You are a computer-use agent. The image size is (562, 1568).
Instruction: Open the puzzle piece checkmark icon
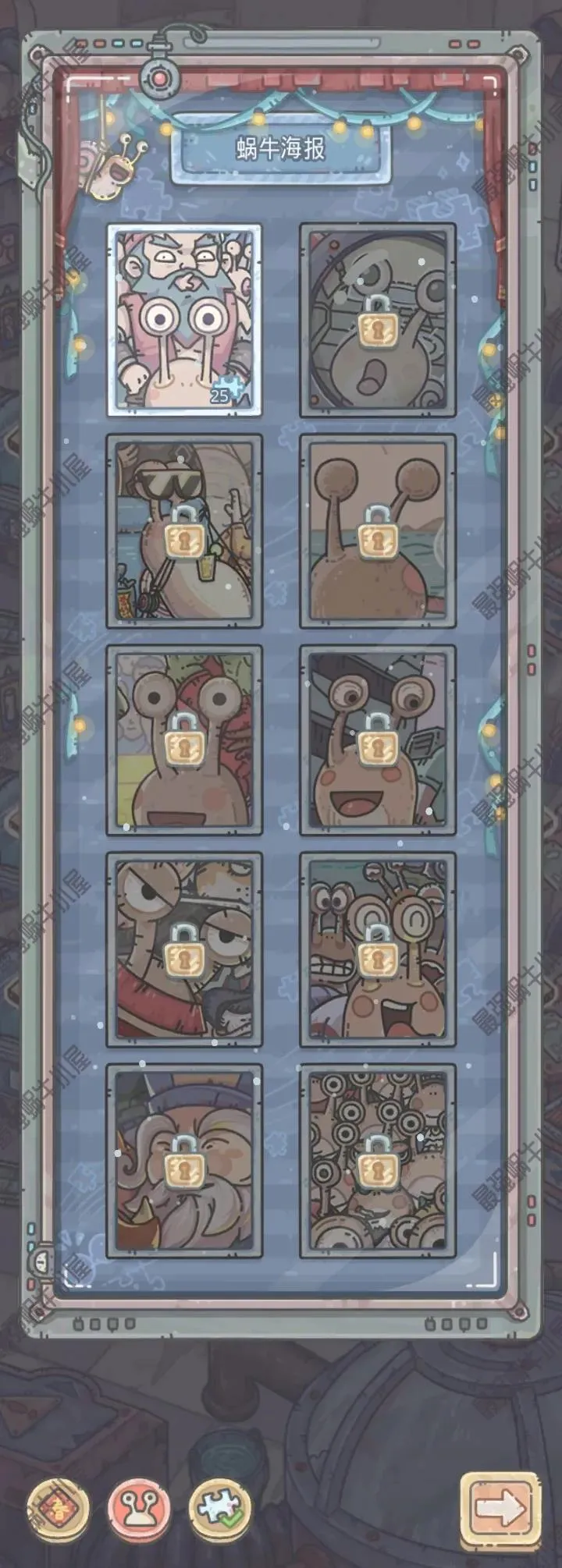(x=221, y=1508)
